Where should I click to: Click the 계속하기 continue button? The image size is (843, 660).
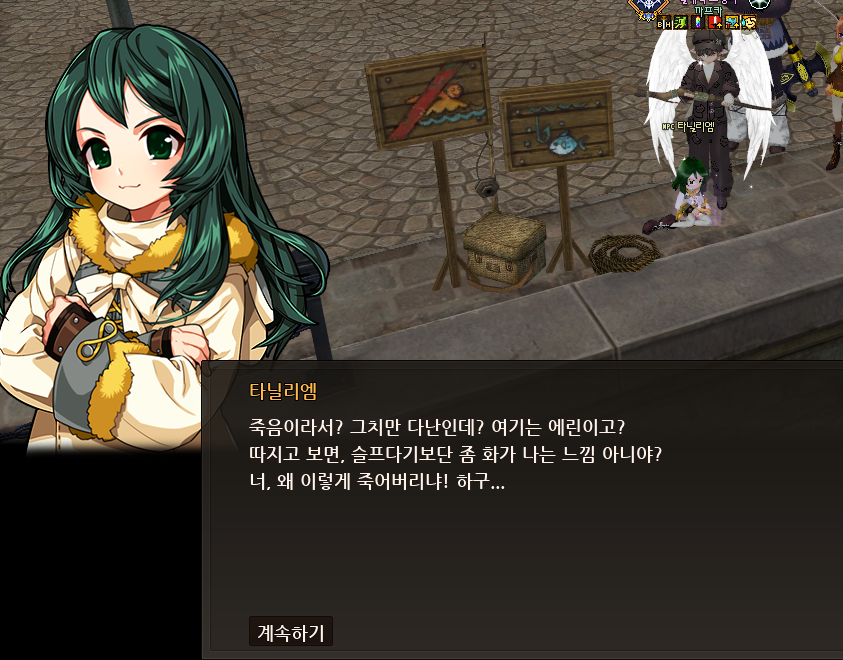(x=290, y=632)
